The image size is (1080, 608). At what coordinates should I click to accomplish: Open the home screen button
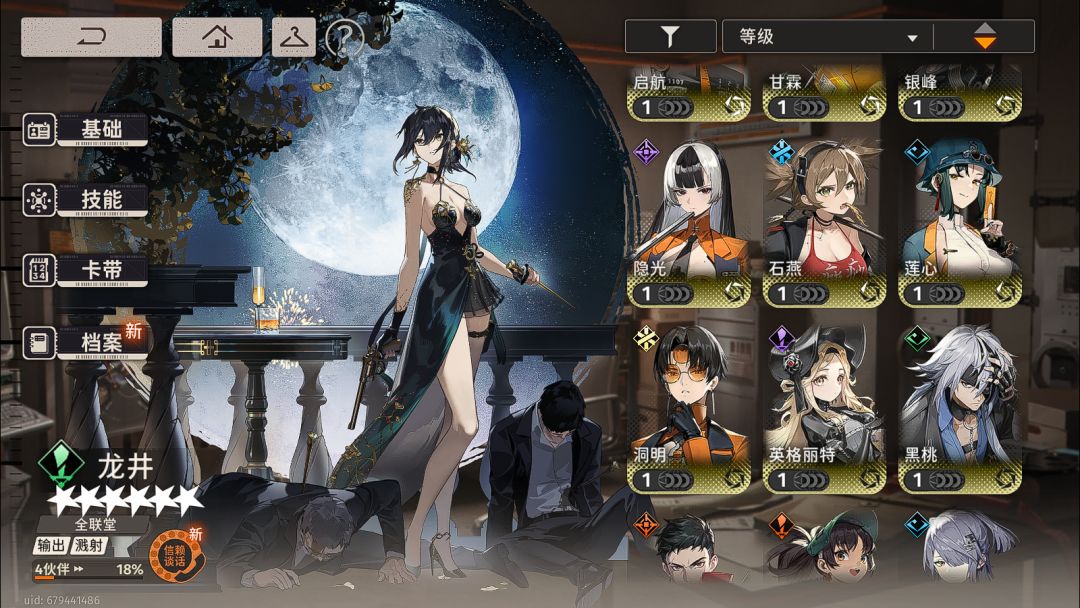[x=217, y=37]
